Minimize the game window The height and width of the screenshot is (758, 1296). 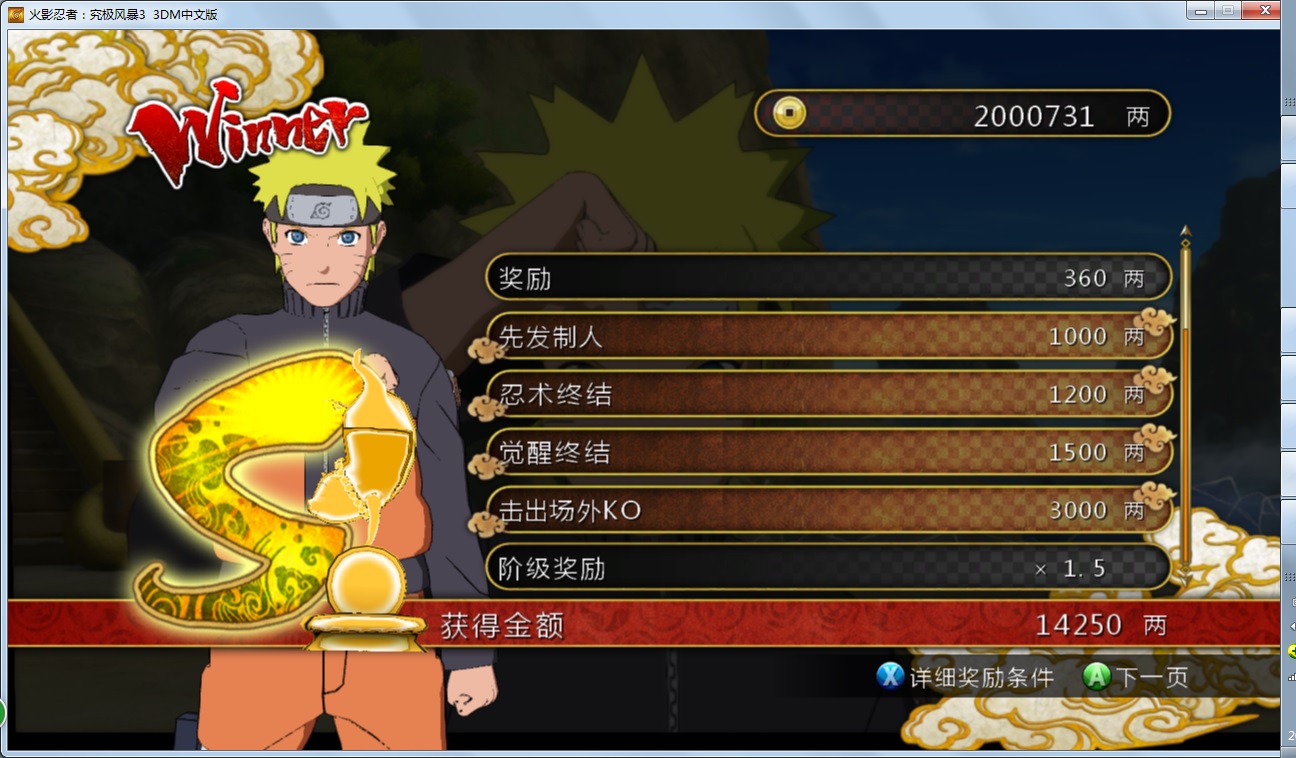click(x=1200, y=10)
